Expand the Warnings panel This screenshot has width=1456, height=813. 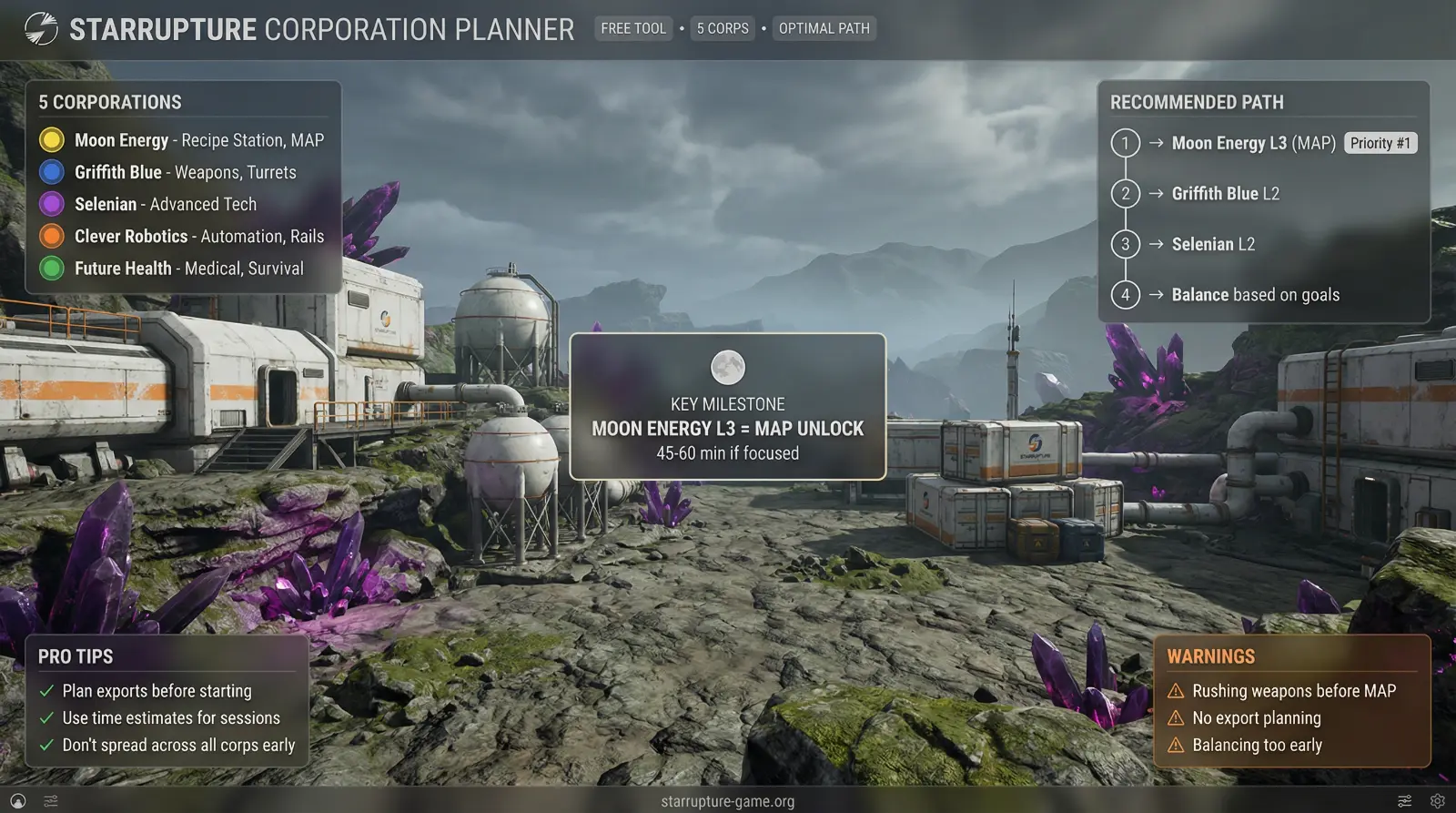click(1210, 655)
